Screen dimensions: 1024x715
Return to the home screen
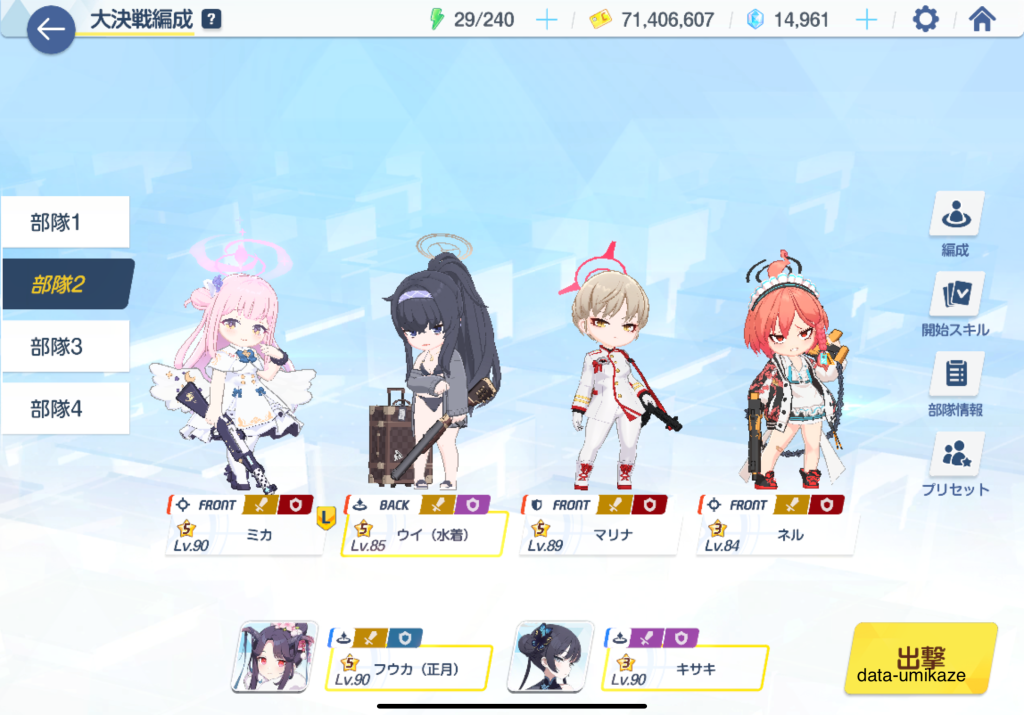point(982,19)
